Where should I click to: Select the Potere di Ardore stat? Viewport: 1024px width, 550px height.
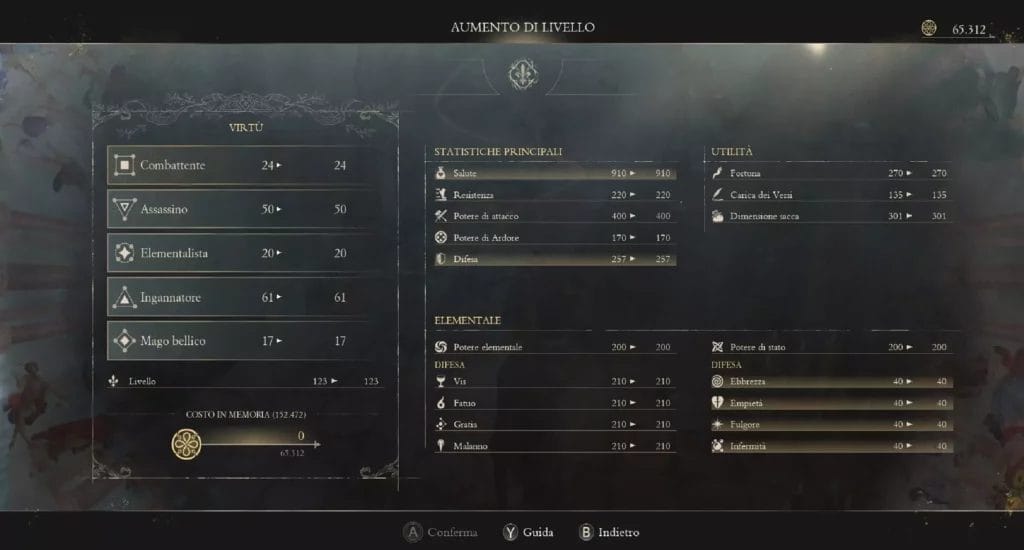click(553, 238)
